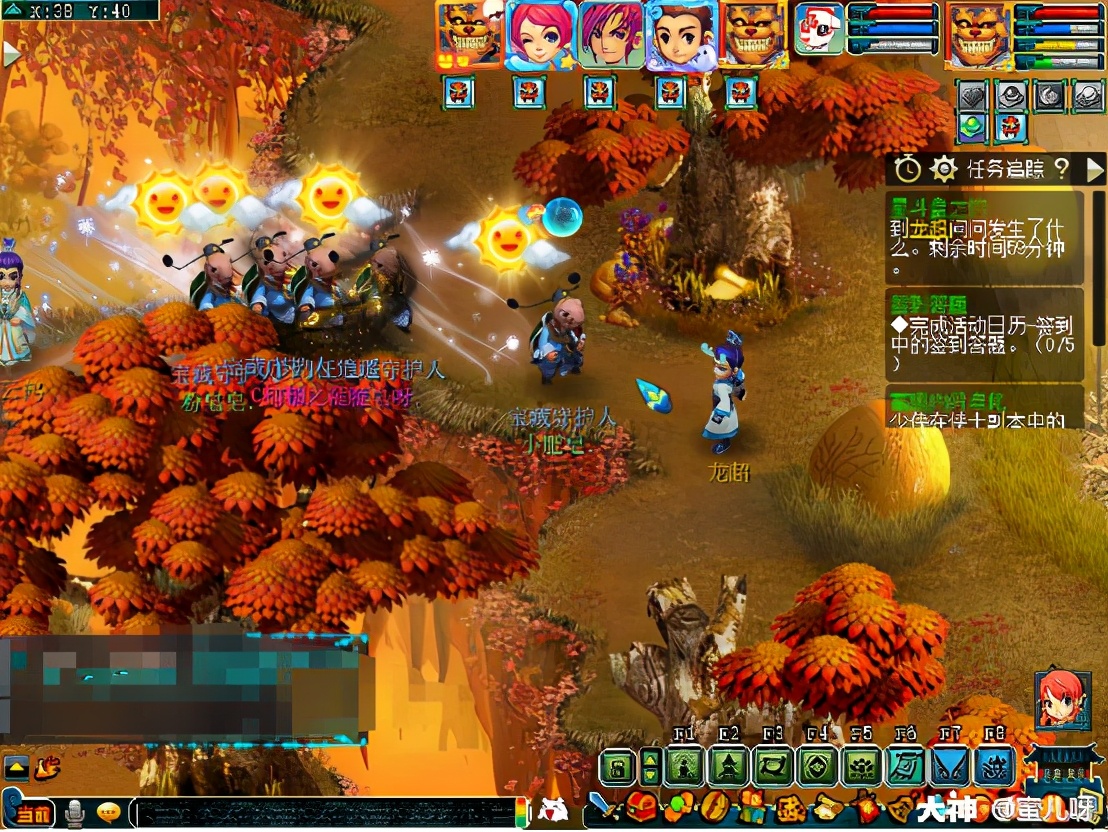The image size is (1108, 832).
Task: Collapse the quest tracker with the arrow
Action: (1095, 169)
